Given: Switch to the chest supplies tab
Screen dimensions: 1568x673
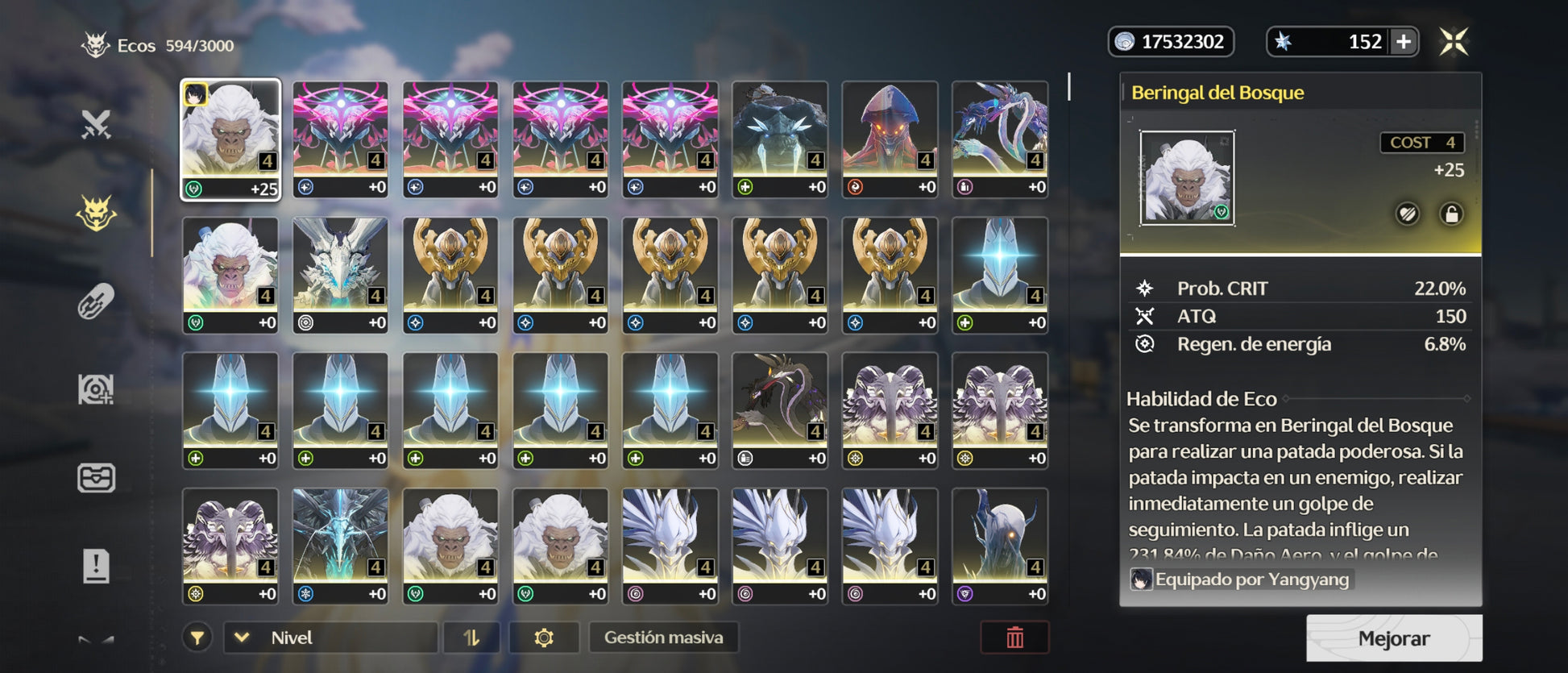Looking at the screenshot, I should click(x=96, y=478).
